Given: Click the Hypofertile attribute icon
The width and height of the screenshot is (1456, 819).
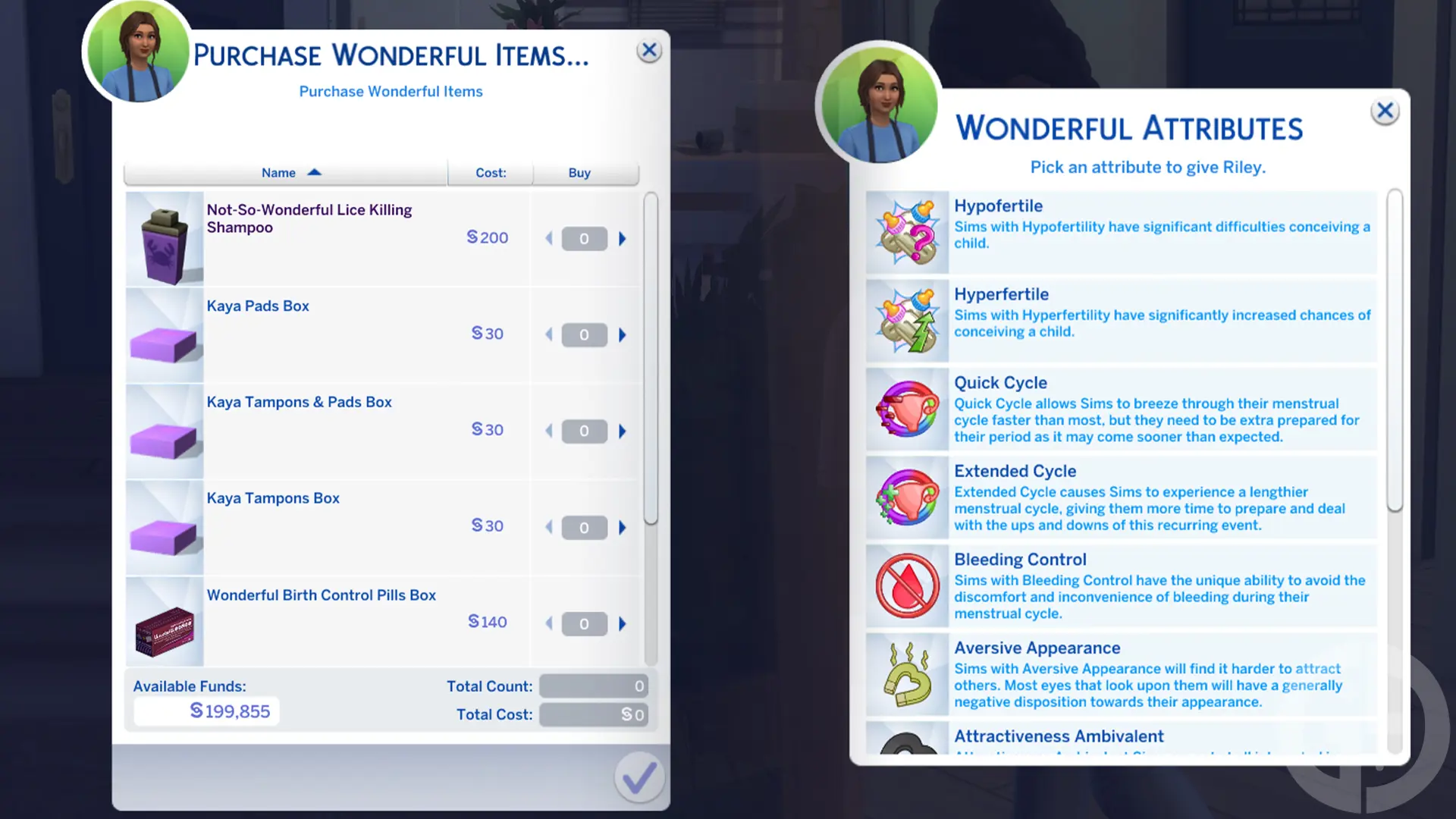Looking at the screenshot, I should [907, 231].
